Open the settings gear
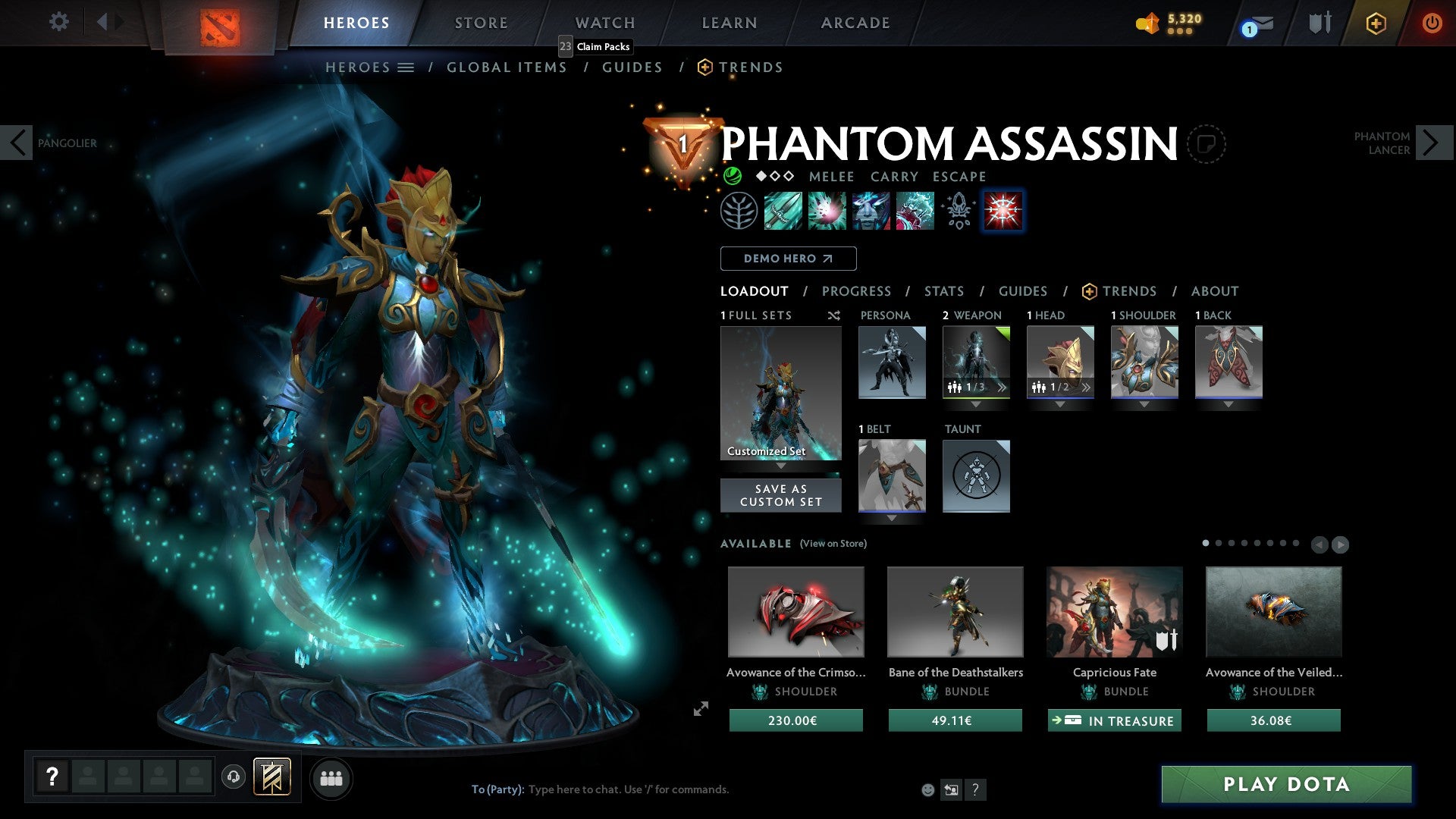The width and height of the screenshot is (1456, 819). pos(58,22)
